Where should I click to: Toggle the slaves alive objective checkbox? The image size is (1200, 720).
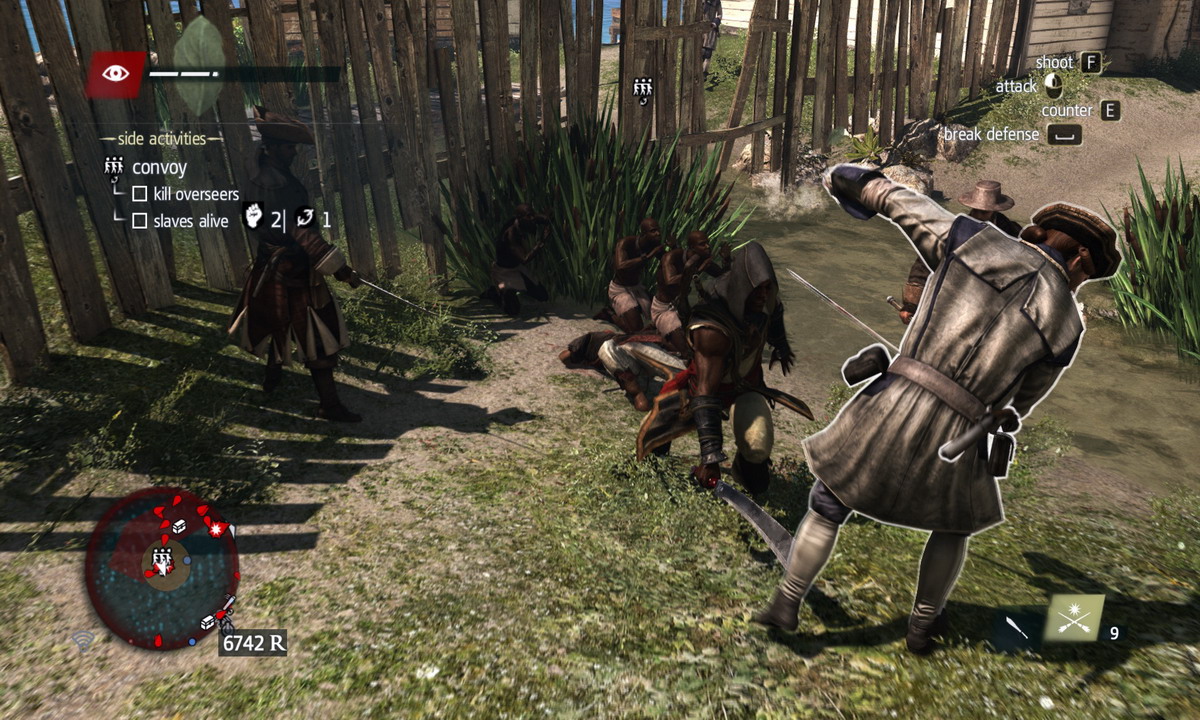tap(140, 221)
